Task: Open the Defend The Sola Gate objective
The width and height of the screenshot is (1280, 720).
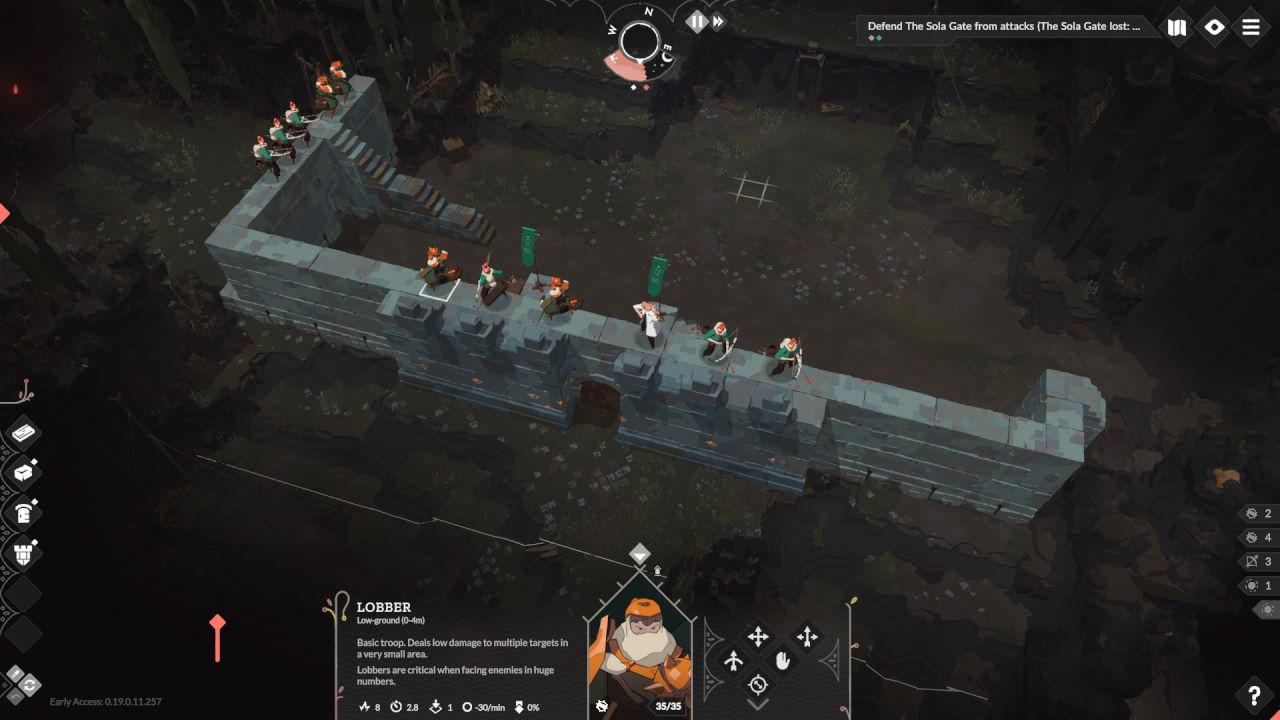Action: 1003,27
